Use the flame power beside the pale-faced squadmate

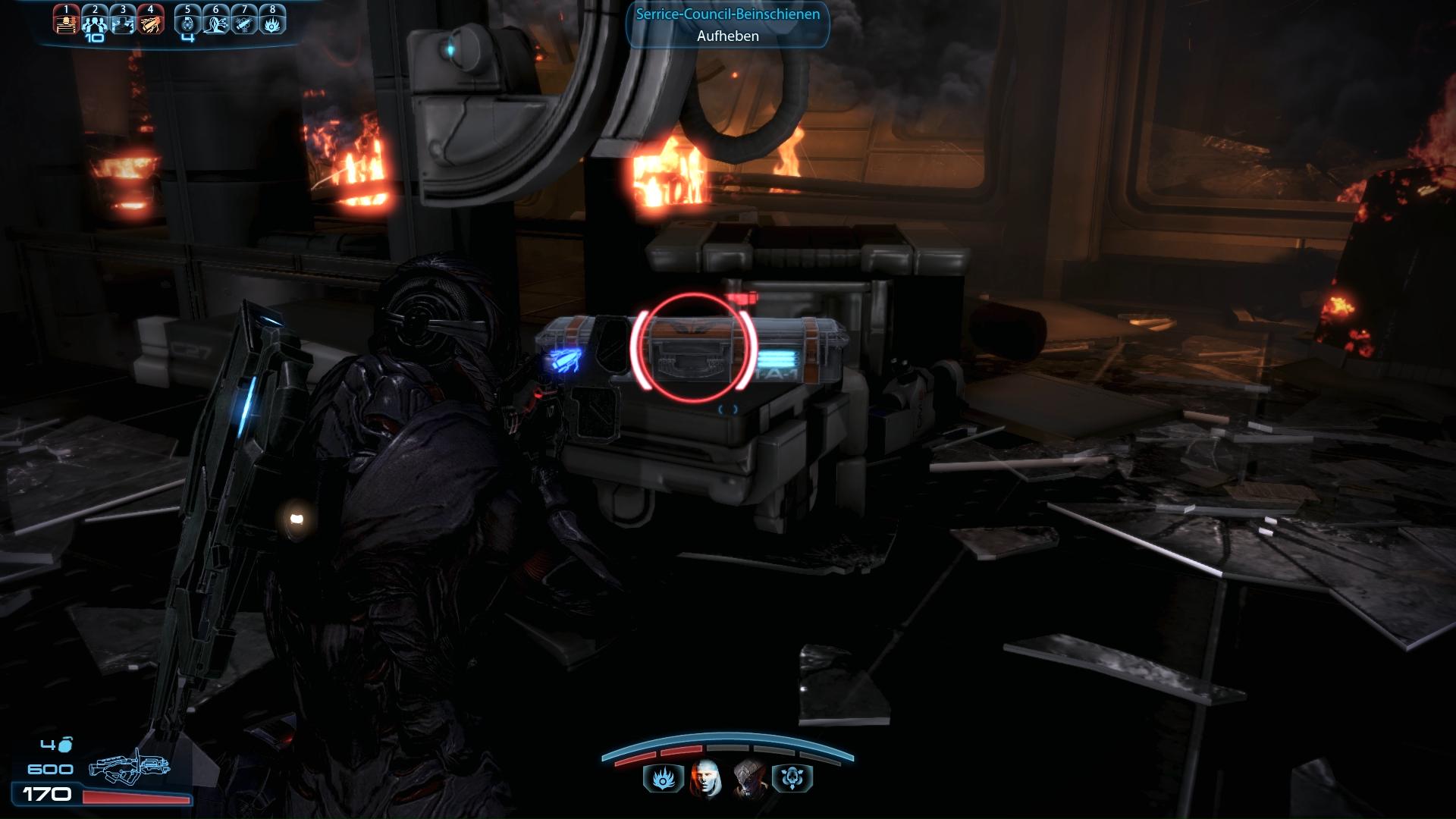point(663,779)
